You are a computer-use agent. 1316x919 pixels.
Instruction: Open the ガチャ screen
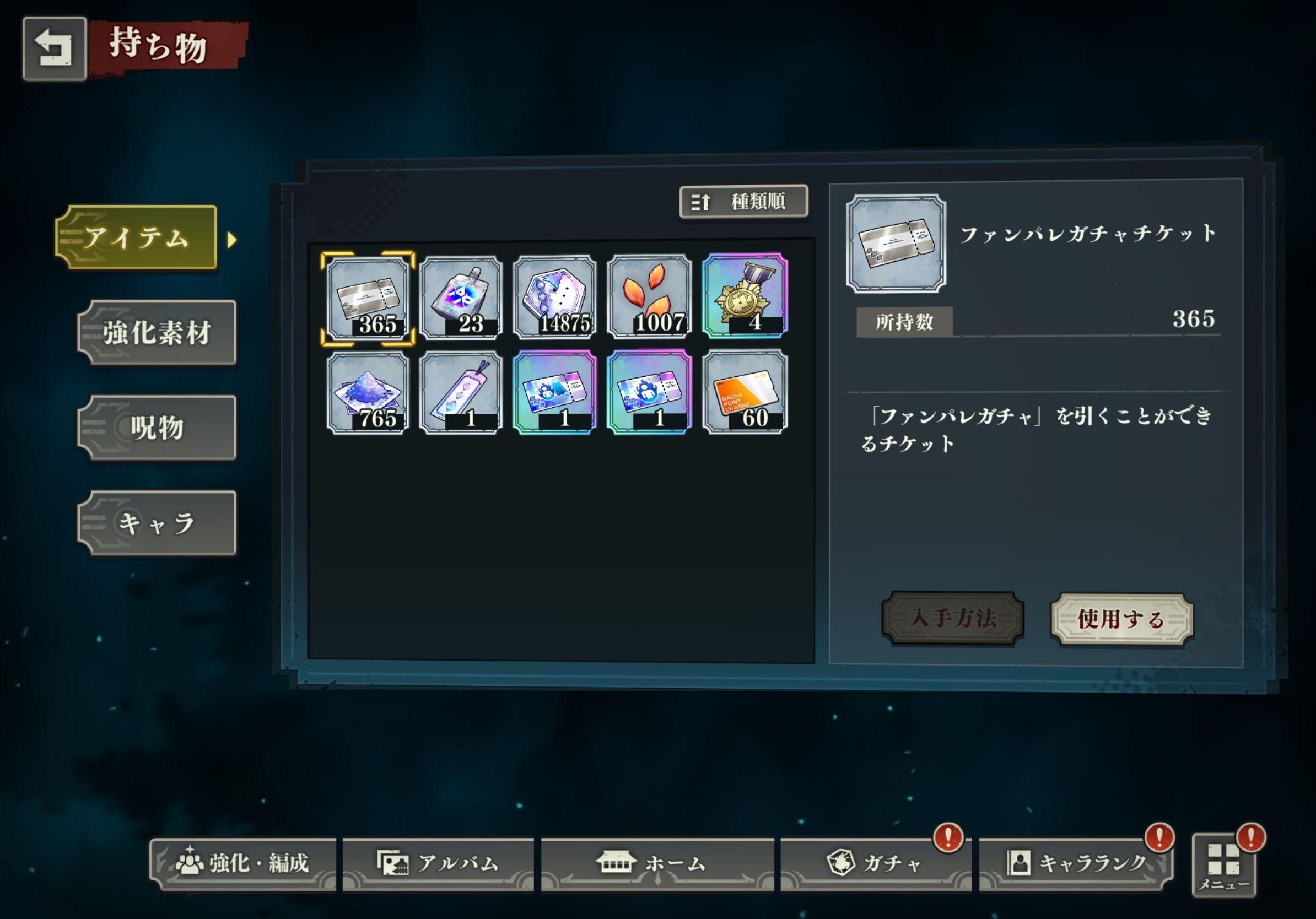tap(875, 863)
